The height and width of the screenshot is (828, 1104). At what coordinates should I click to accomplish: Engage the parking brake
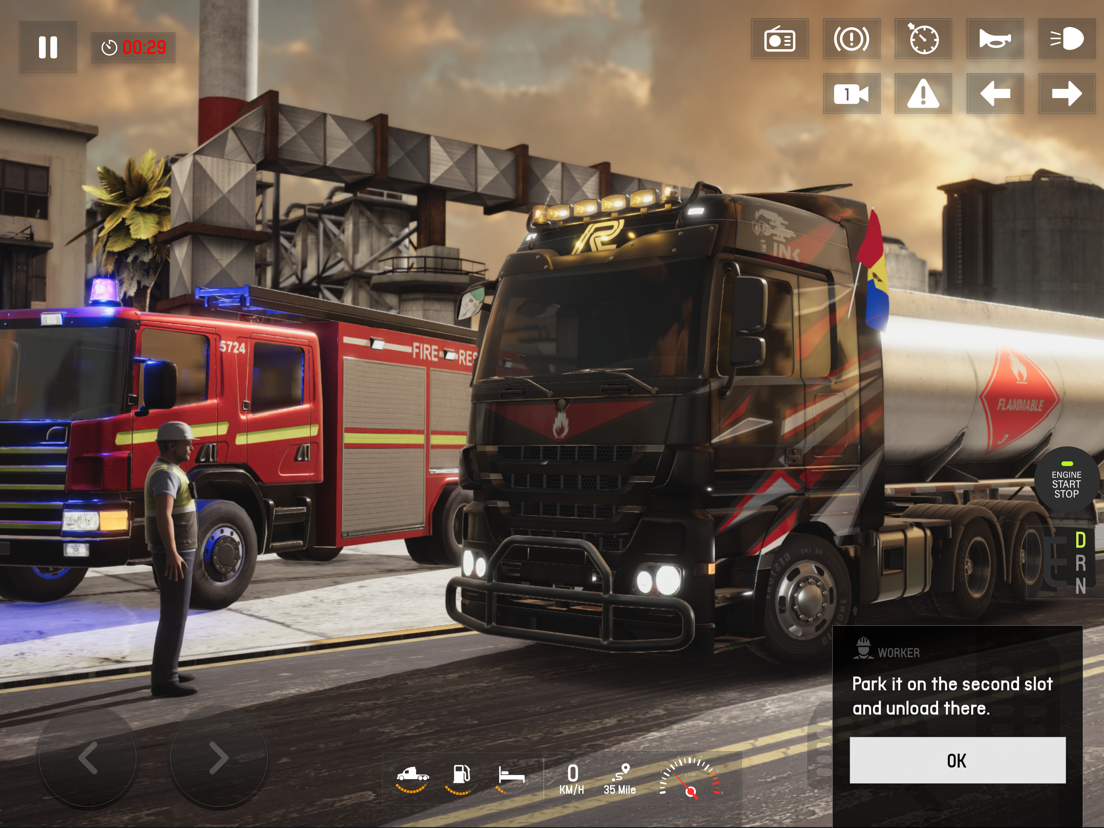click(851, 39)
